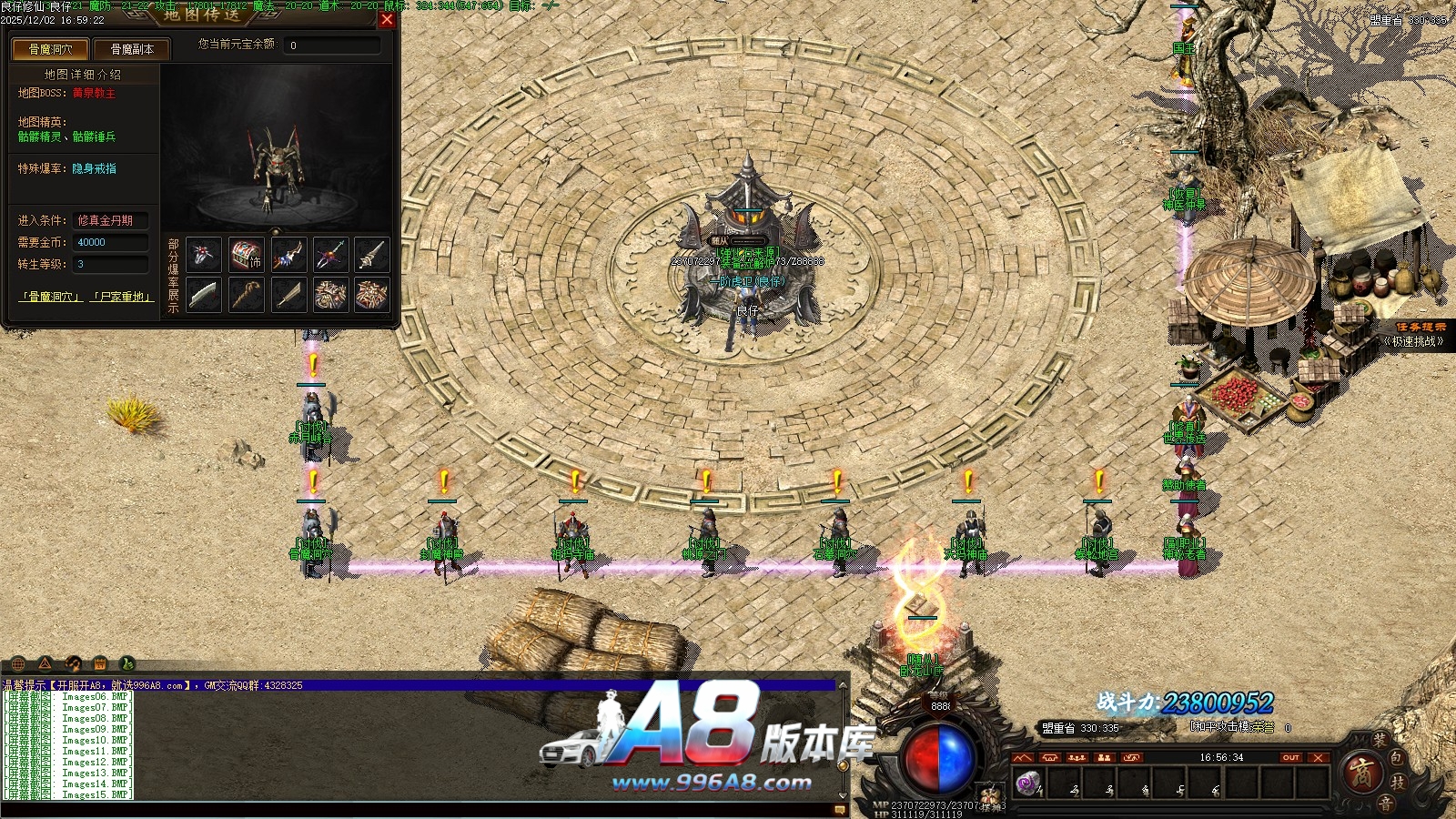The height and width of the screenshot is (819, 1456).
Task: Close the 地图传送 teleport window
Action: click(x=387, y=19)
